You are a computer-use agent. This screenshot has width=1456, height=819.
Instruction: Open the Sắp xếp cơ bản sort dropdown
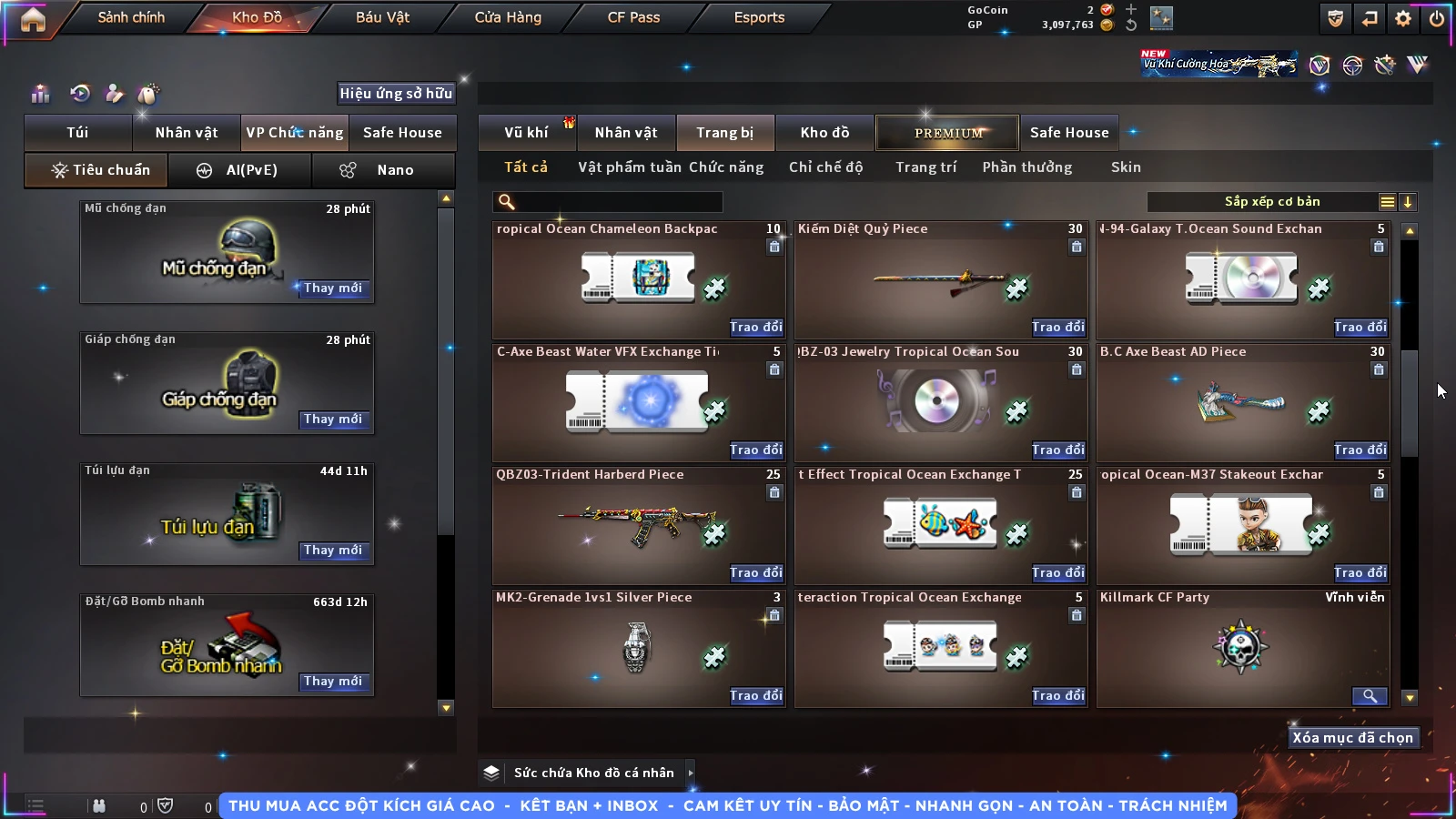[1271, 202]
